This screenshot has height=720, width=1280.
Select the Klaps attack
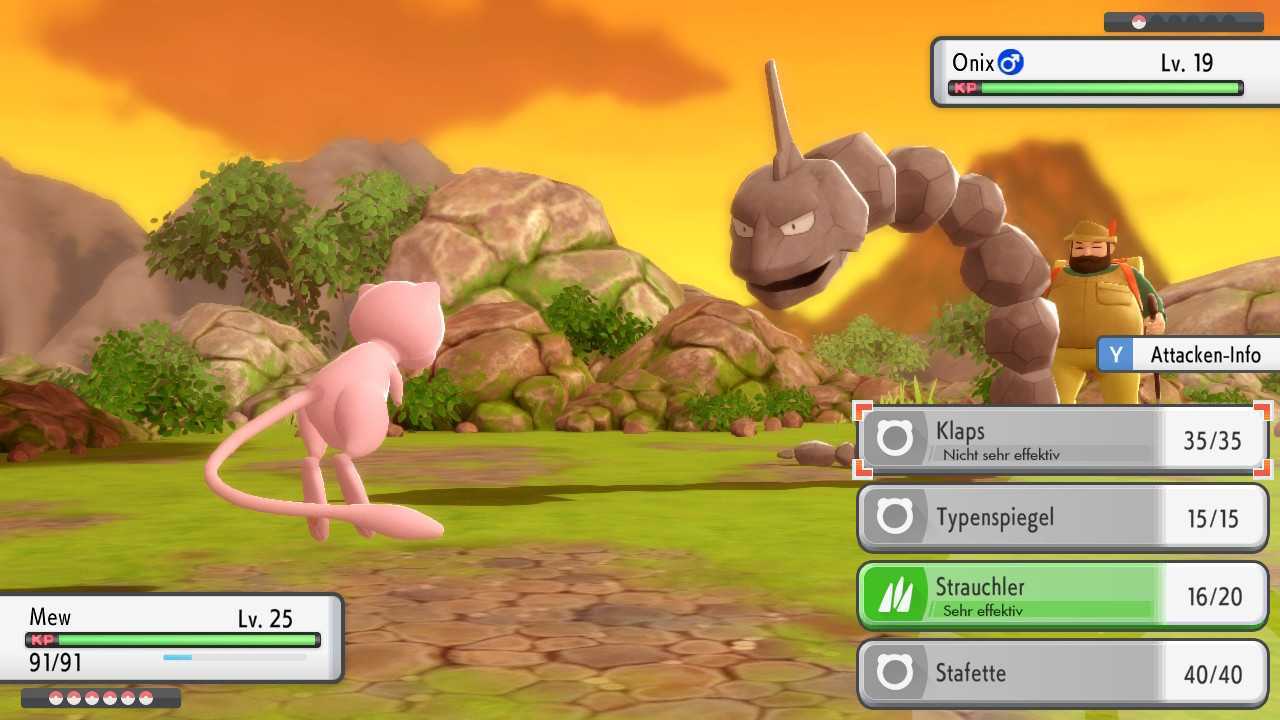click(1063, 440)
